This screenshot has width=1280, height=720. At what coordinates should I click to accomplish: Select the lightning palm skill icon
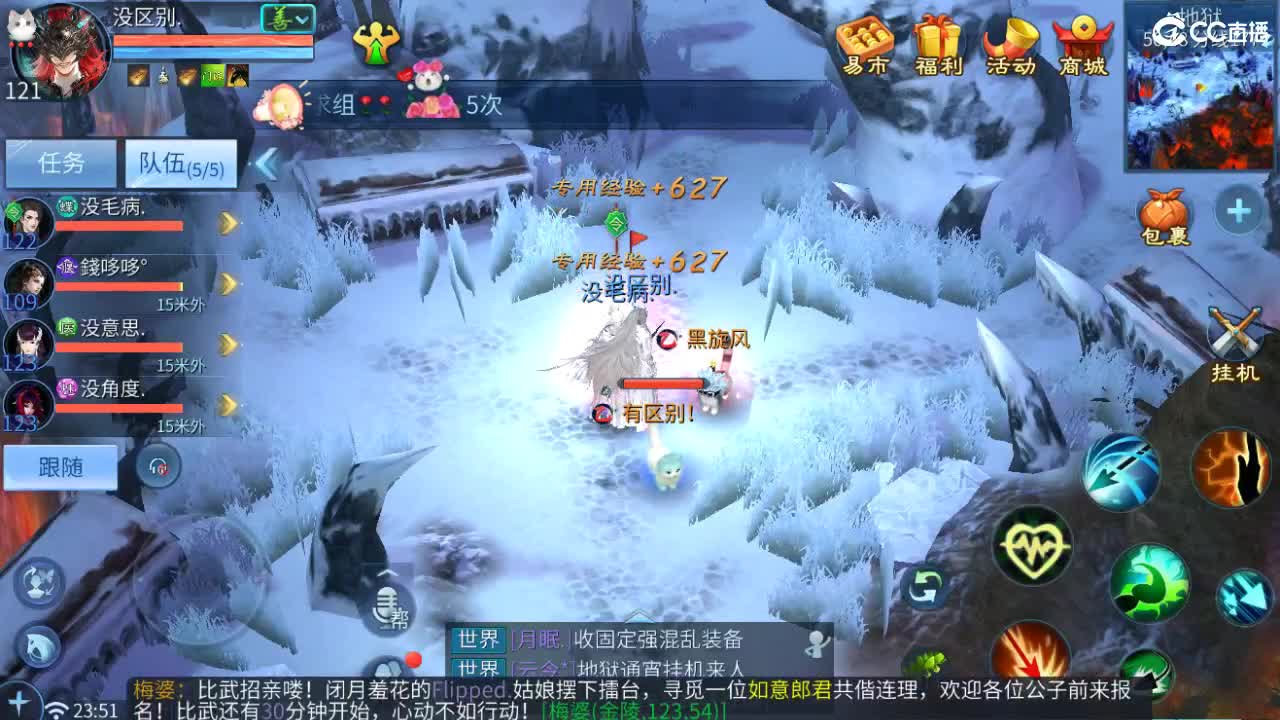click(x=1232, y=470)
